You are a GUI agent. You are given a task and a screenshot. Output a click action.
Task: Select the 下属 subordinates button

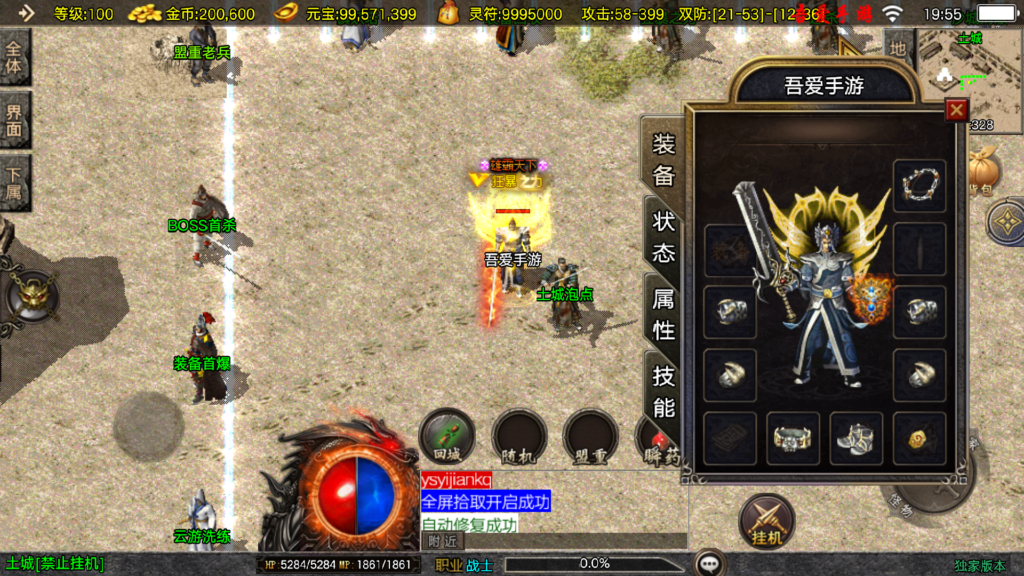[14, 182]
